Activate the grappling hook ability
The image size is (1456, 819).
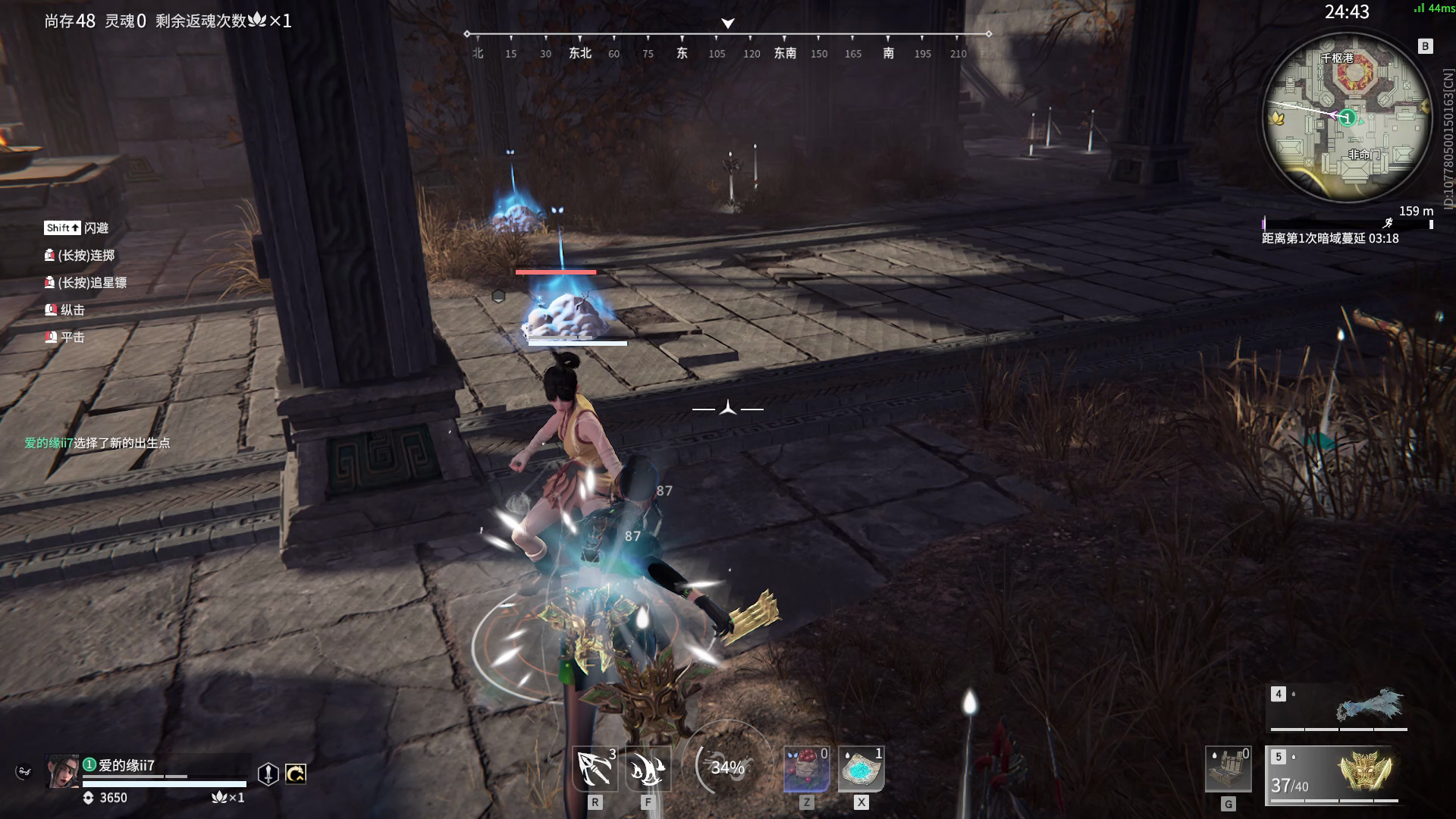[595, 769]
